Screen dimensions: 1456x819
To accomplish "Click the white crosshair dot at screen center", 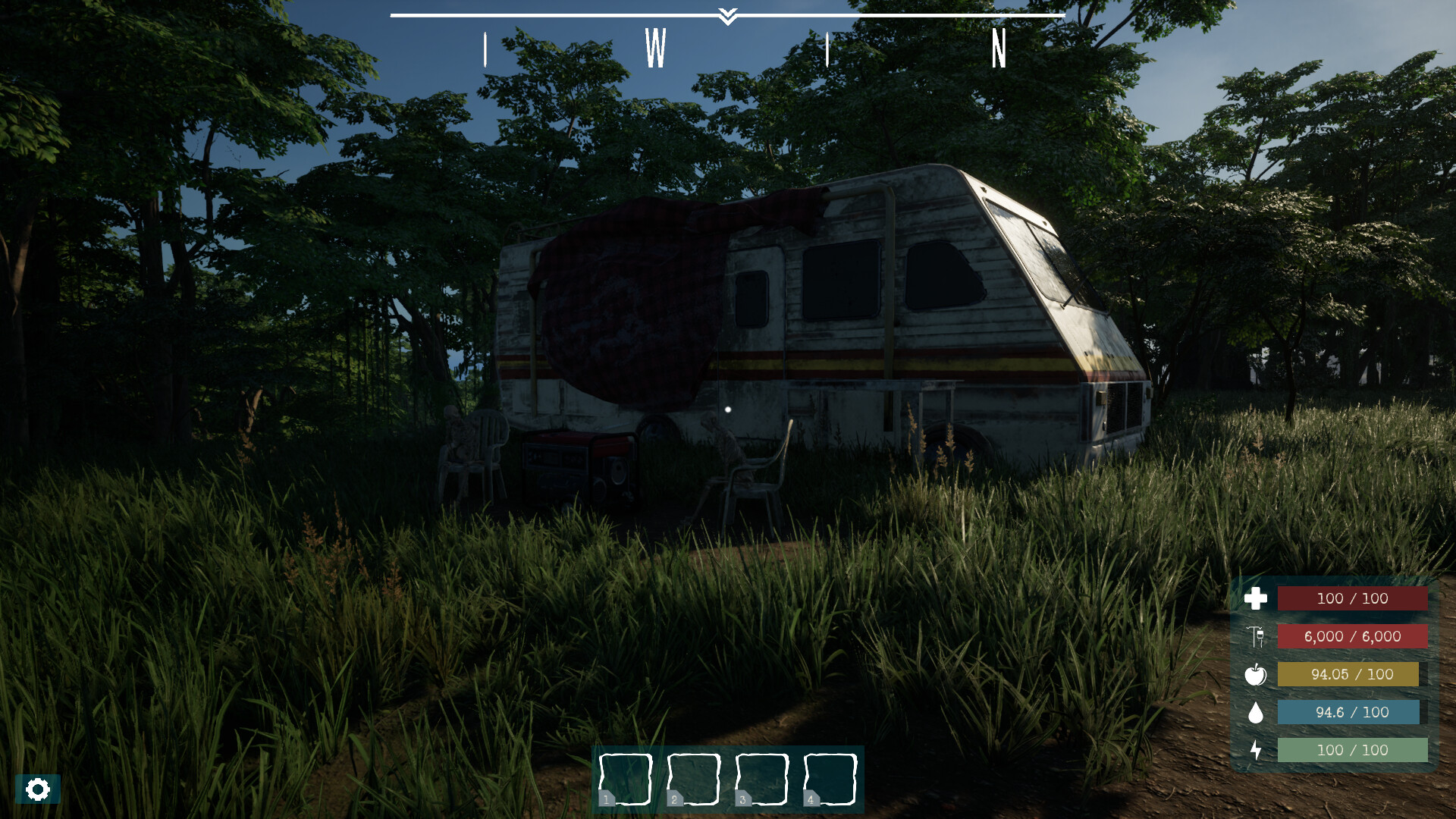I will (x=728, y=409).
